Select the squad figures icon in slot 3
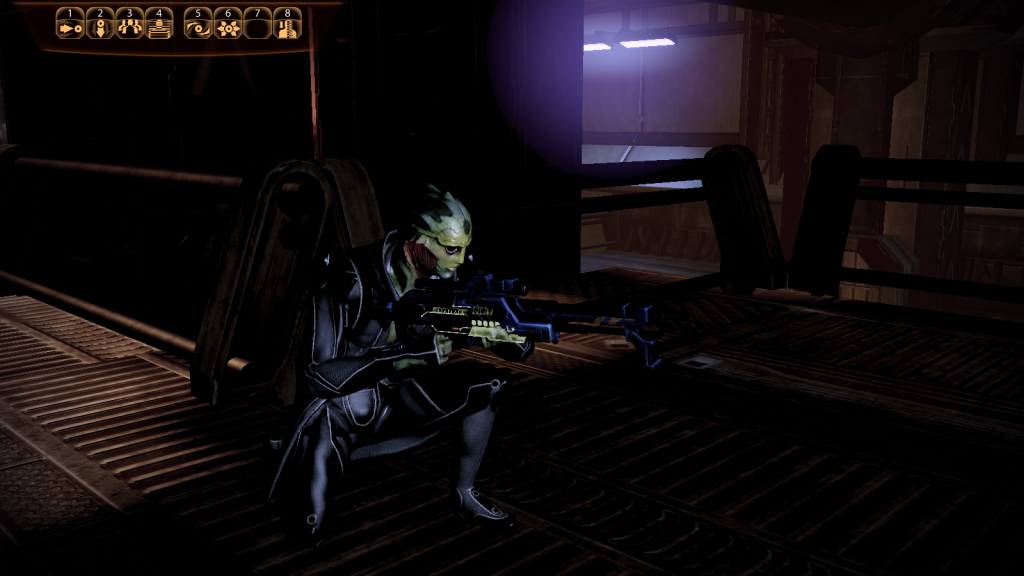The height and width of the screenshot is (576, 1024). pos(129,28)
